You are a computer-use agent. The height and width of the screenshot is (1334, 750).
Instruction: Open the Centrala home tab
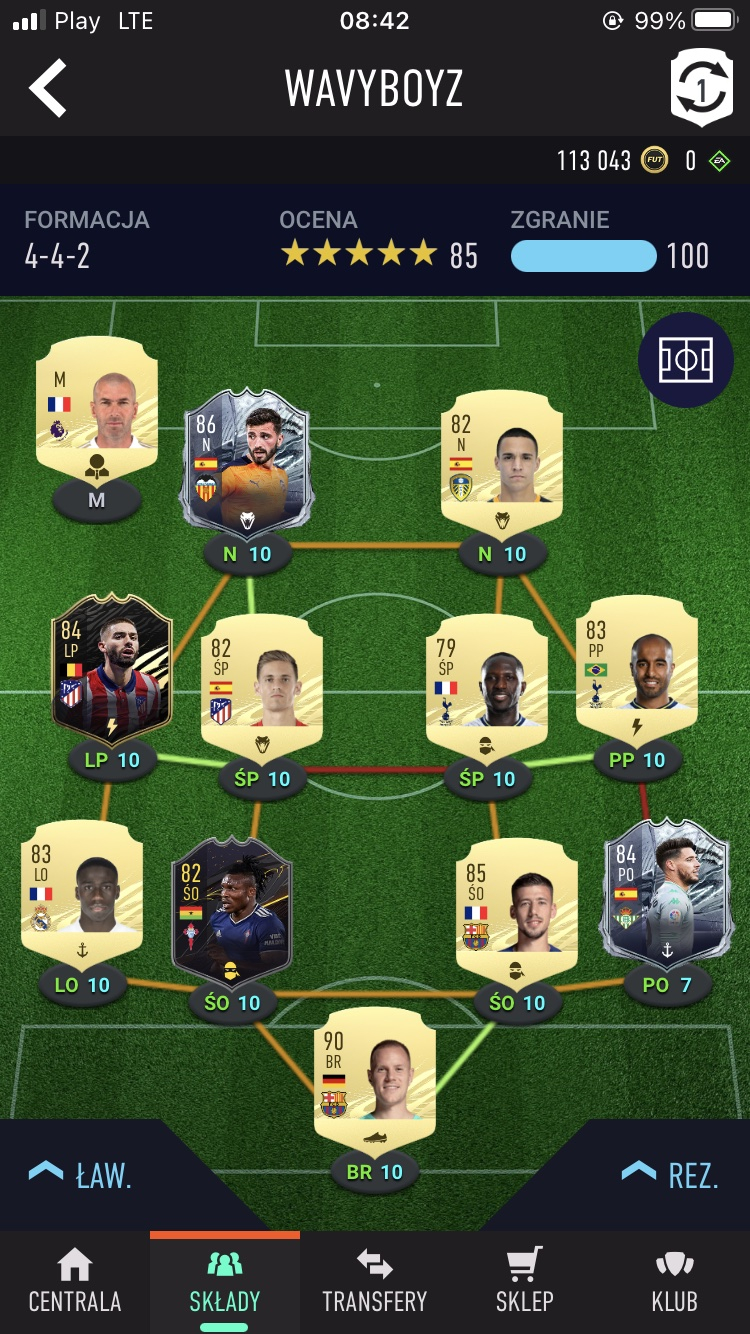(x=75, y=1282)
